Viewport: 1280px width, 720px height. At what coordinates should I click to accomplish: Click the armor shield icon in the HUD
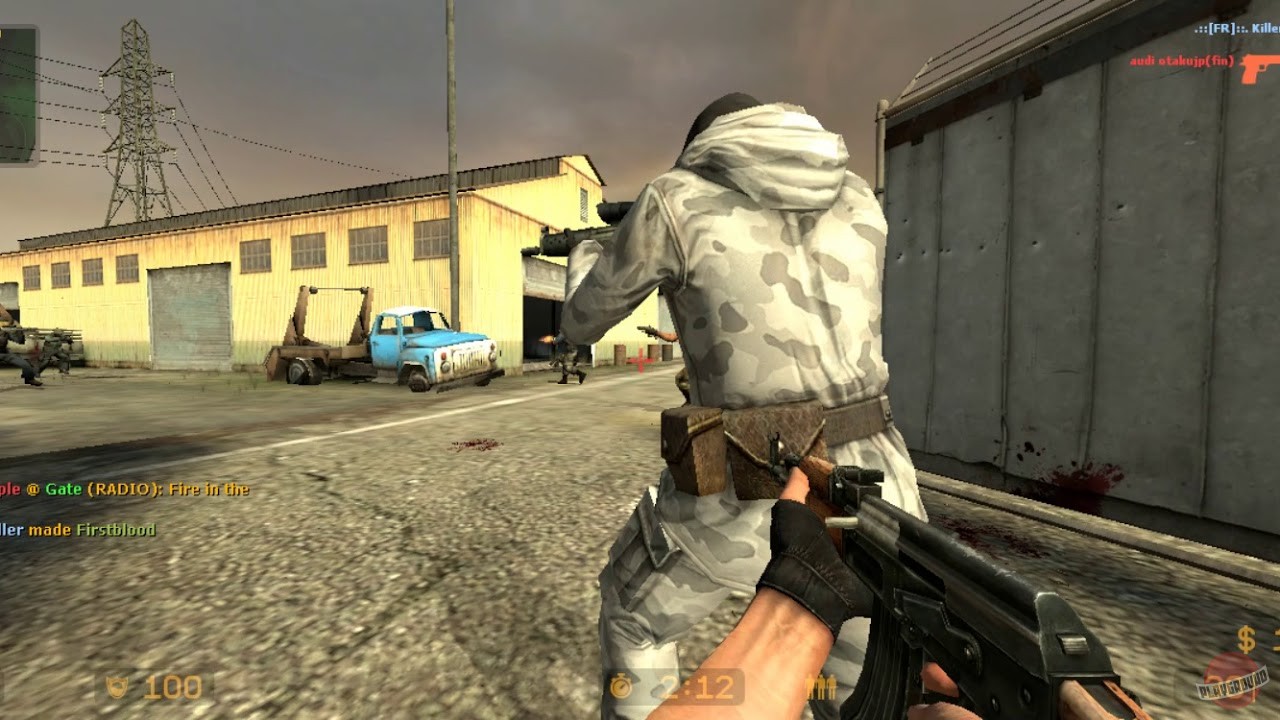pos(118,686)
